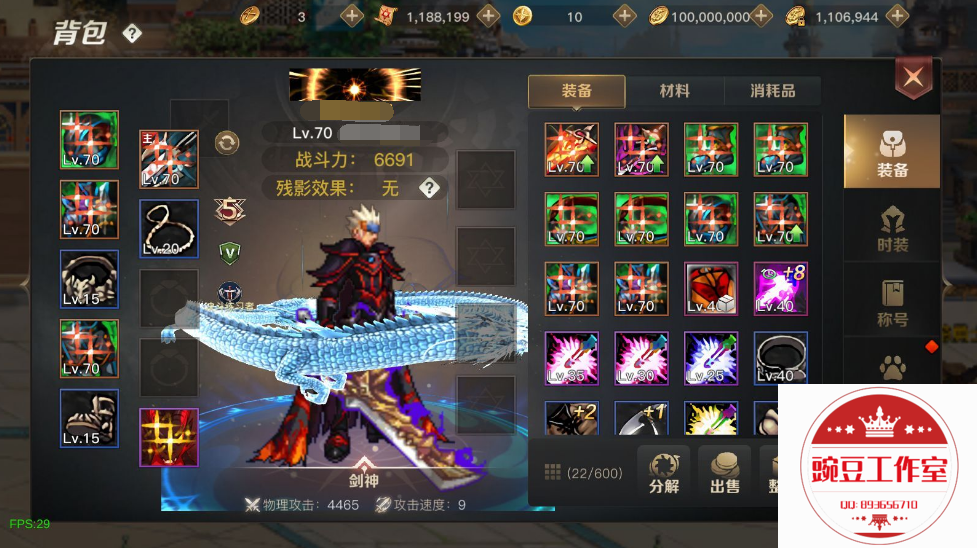Open help for 残影效果 afterimage effect
This screenshot has height=548, width=977.
click(x=429, y=187)
